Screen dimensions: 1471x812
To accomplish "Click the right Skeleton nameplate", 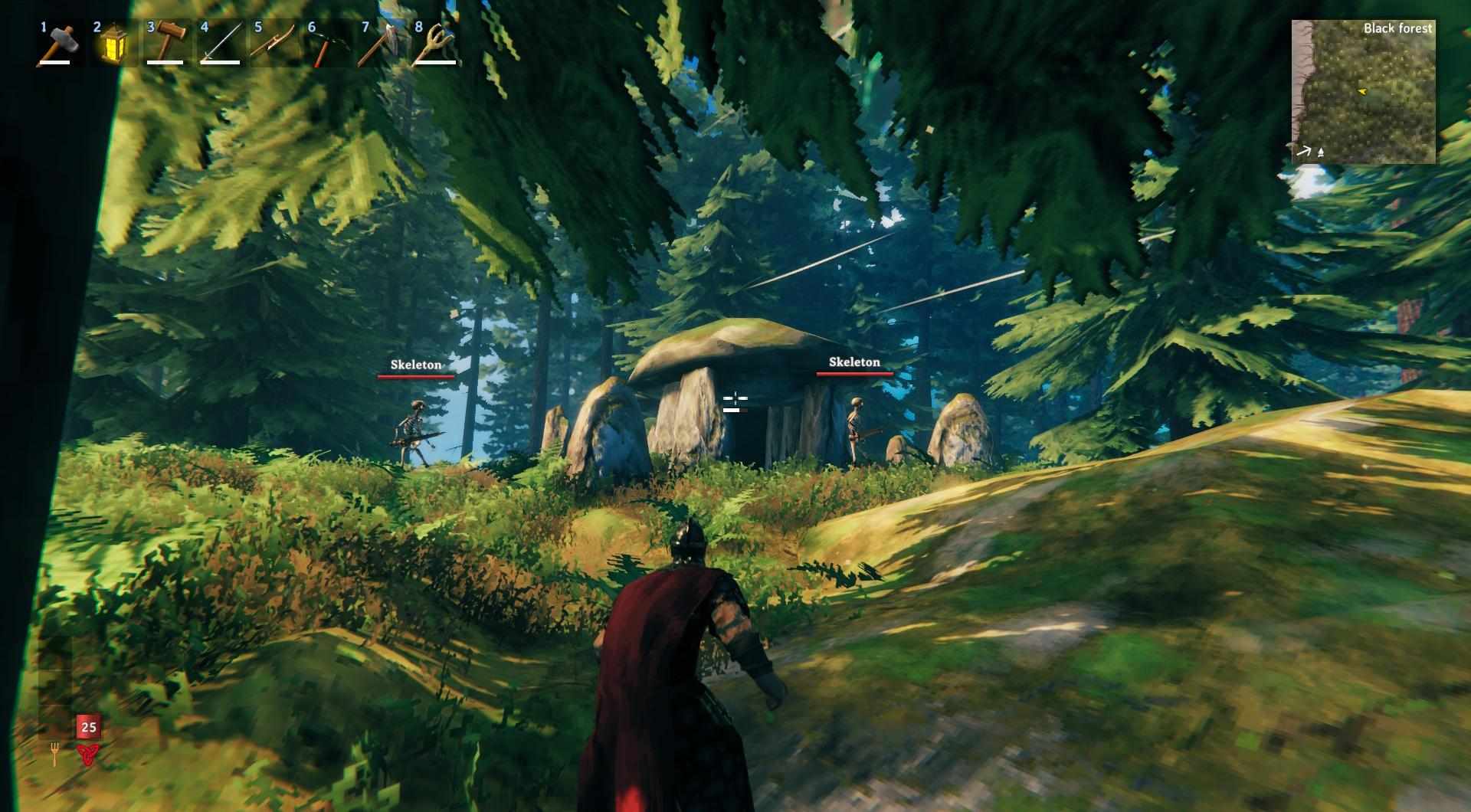I will point(855,362).
